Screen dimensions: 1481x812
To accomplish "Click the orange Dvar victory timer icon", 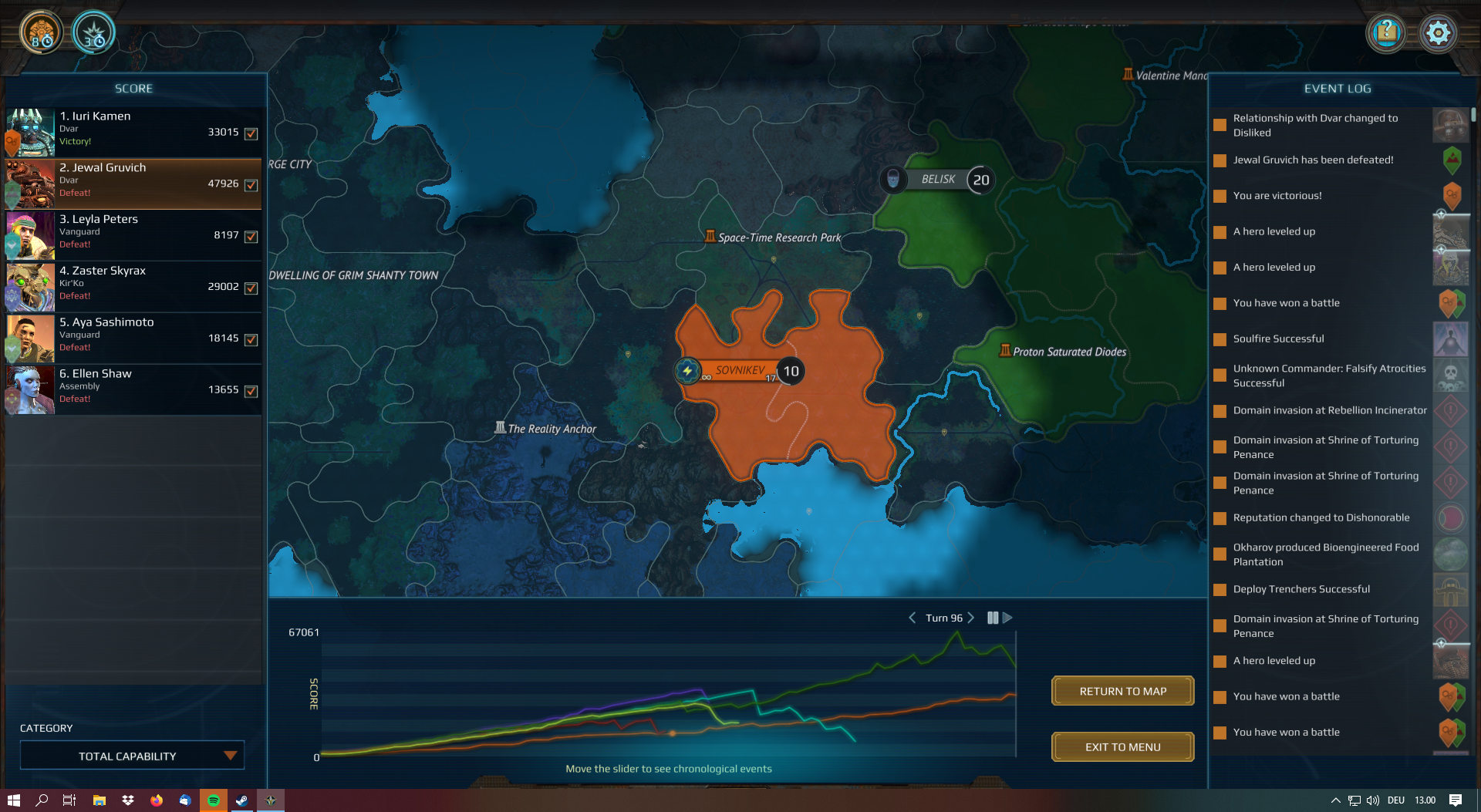I will pyautogui.click(x=40, y=32).
